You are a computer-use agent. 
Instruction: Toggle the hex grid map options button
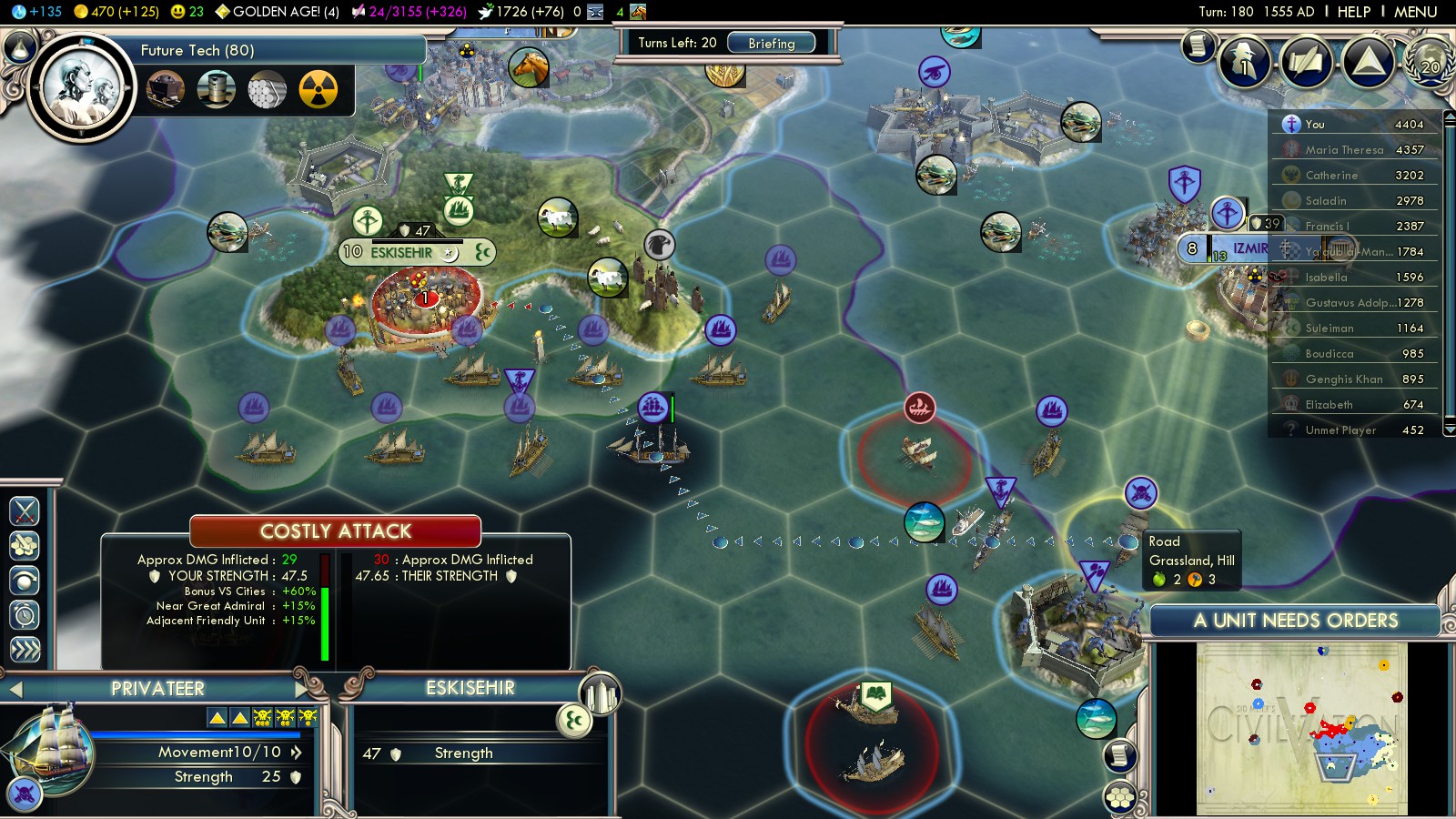[x=1120, y=798]
